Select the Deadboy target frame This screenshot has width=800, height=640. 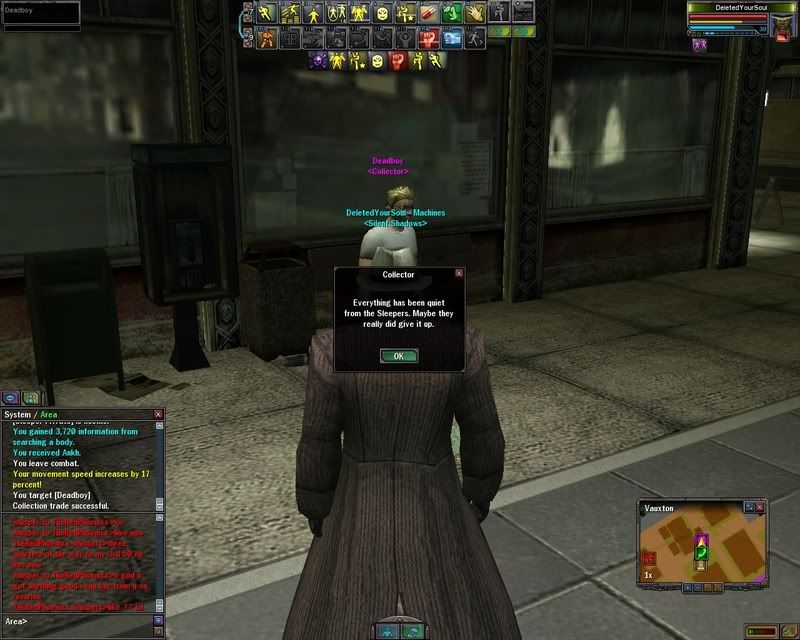point(40,12)
